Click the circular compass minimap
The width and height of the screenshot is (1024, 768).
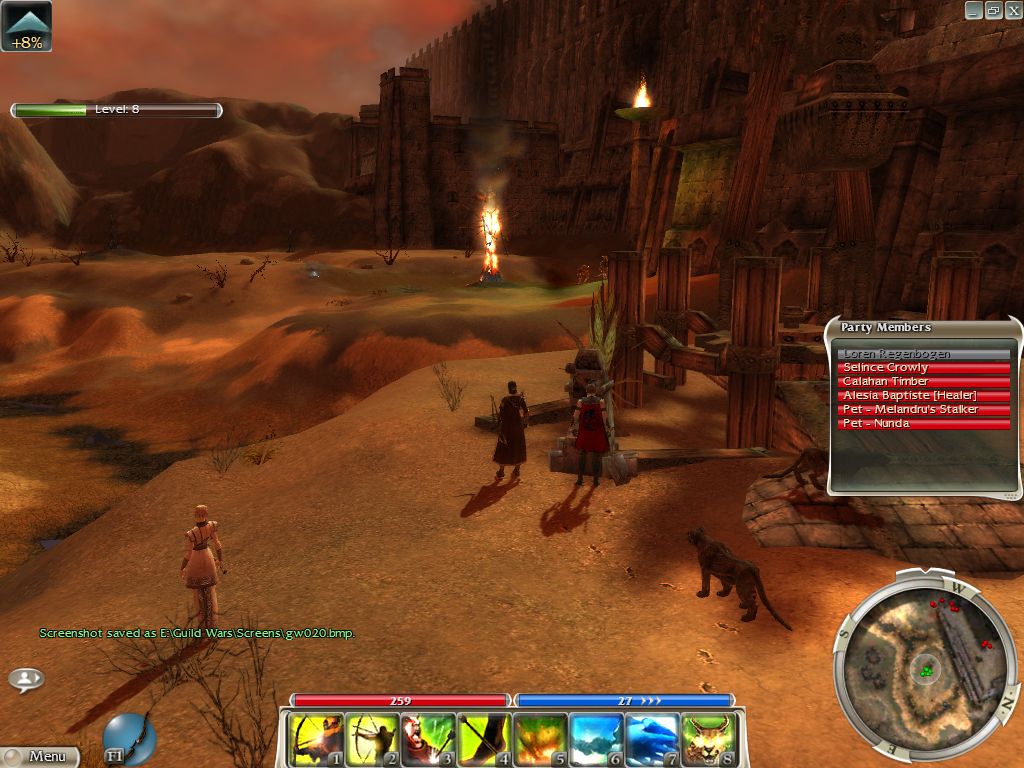[x=926, y=662]
